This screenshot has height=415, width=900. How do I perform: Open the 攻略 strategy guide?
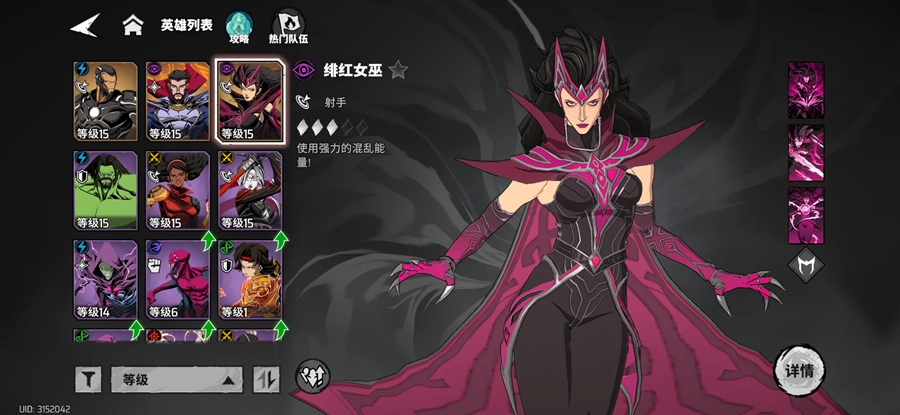[238, 27]
